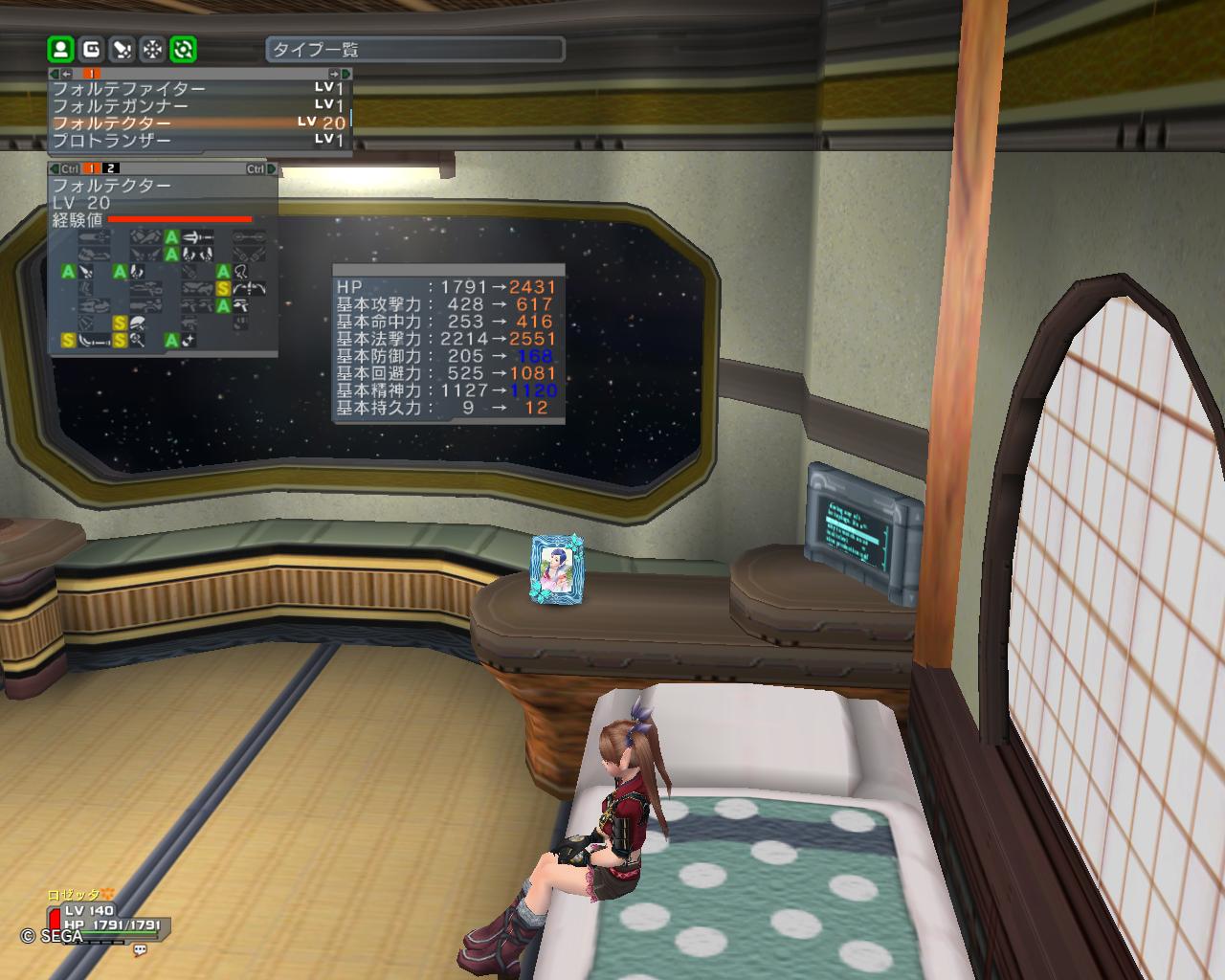The image size is (1225, 980).
Task: Switch to page 1 tab of type details
Action: (x=93, y=169)
